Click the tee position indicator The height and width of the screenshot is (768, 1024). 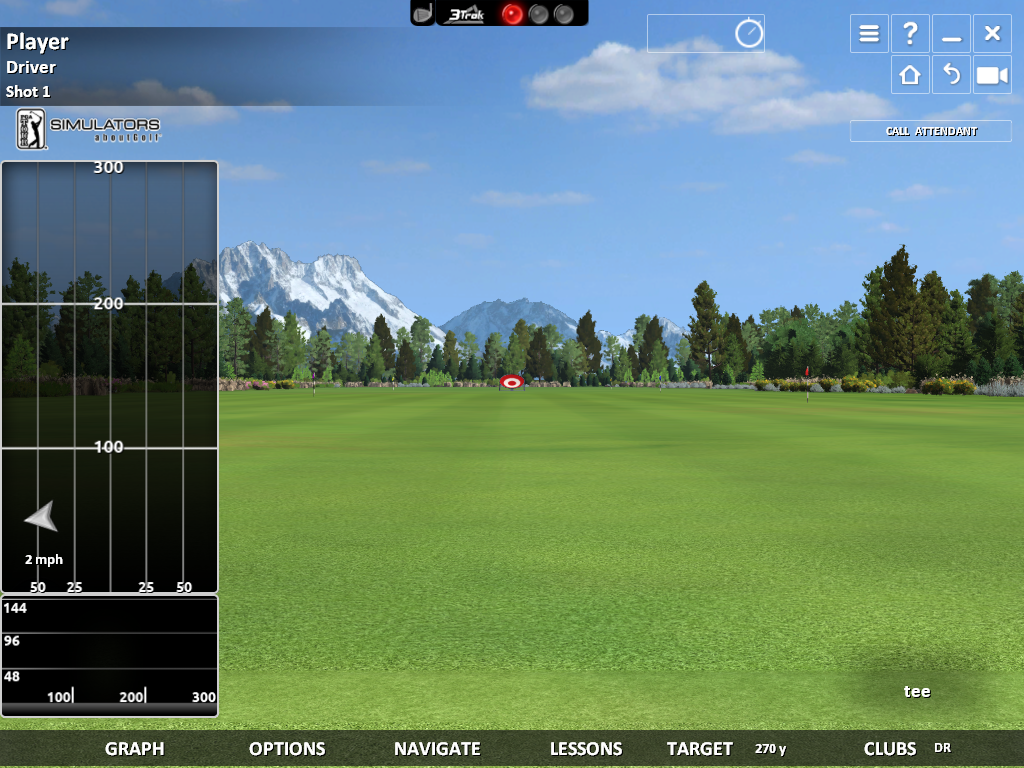(917, 691)
